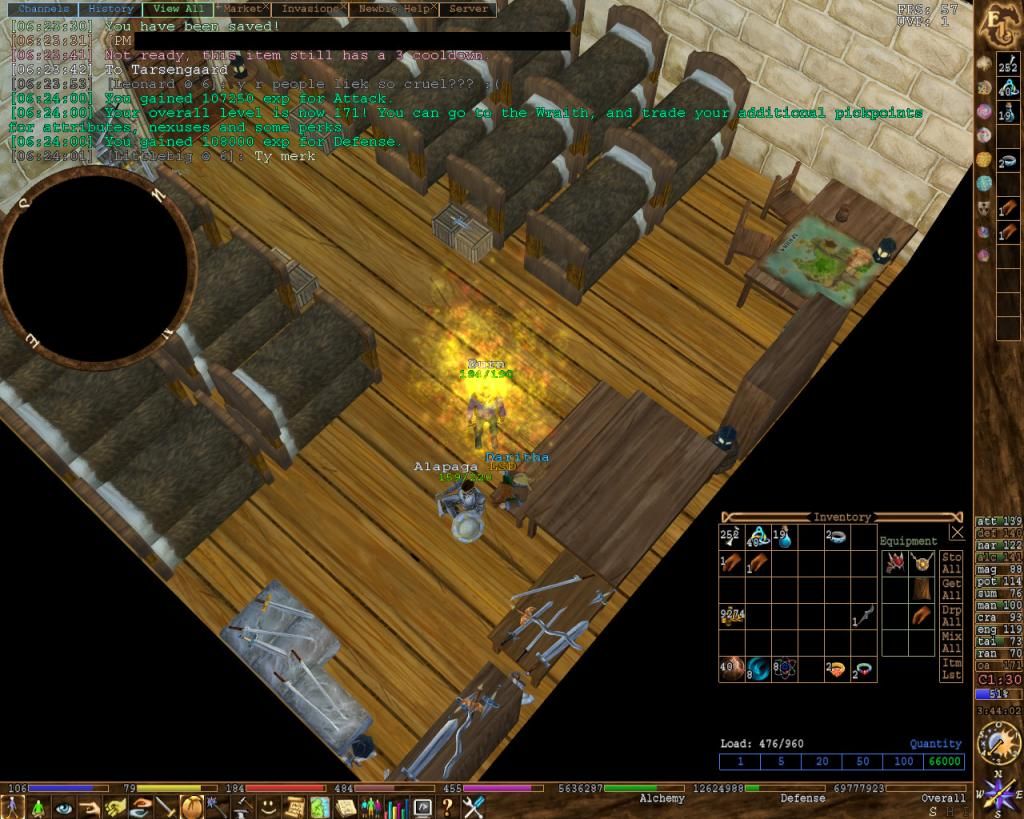The image size is (1024, 819).
Task: Click the Sto All button
Action: [952, 563]
